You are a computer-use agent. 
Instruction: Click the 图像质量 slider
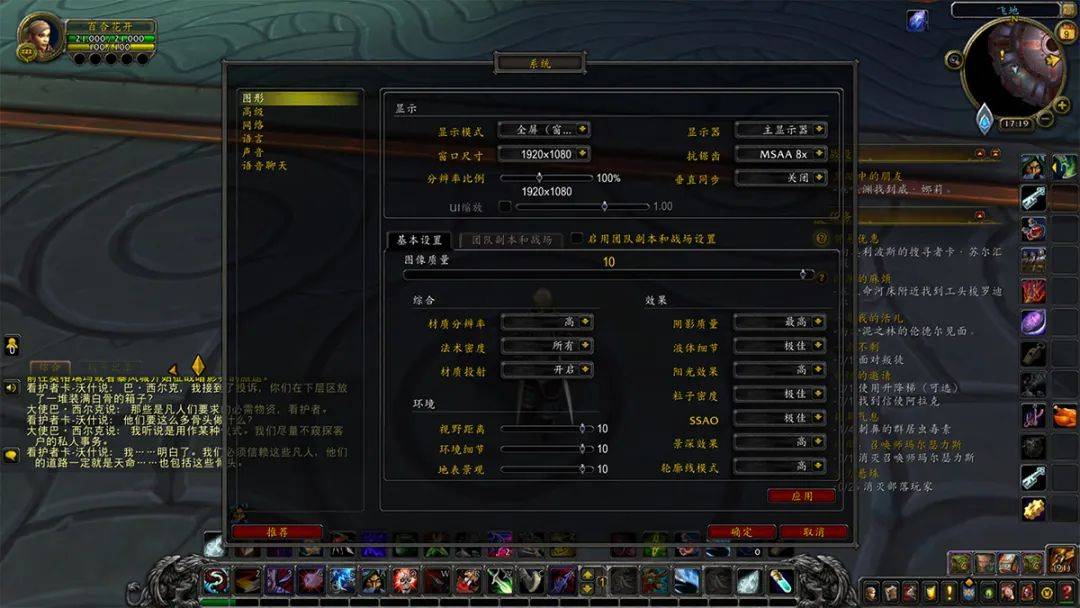click(608, 274)
